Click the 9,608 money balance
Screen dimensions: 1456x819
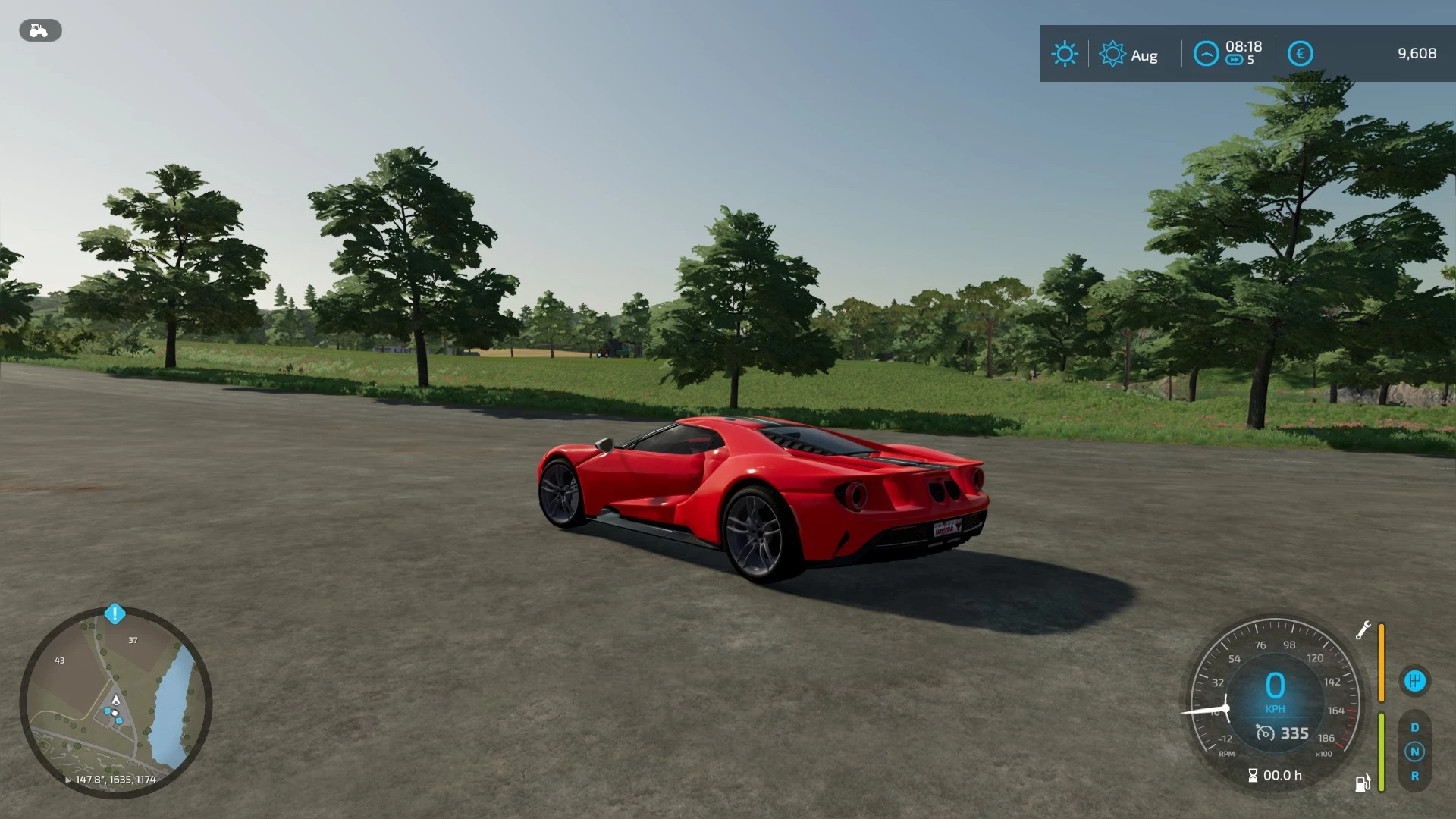[x=1417, y=53]
